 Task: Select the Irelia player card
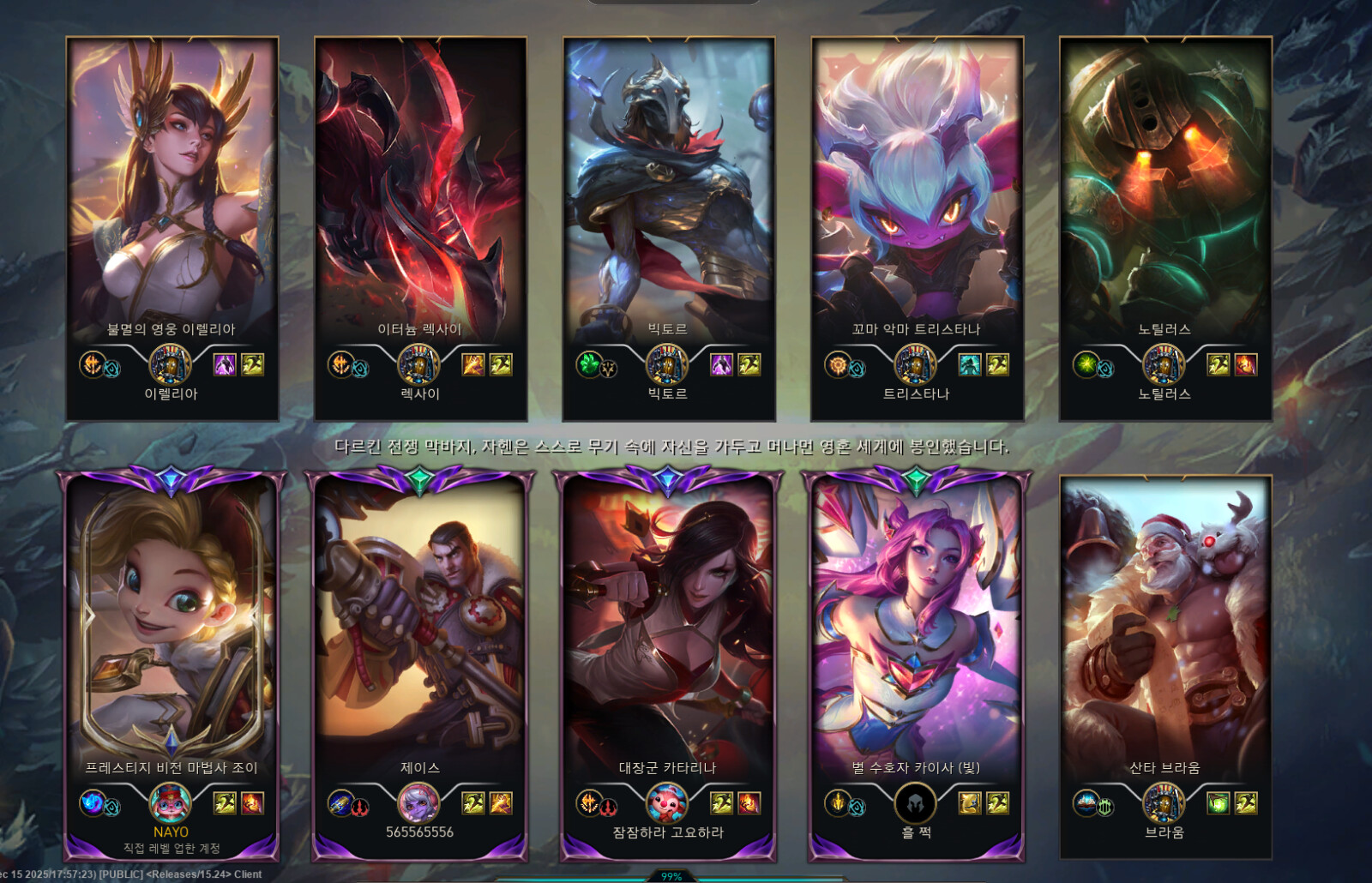click(x=171, y=197)
